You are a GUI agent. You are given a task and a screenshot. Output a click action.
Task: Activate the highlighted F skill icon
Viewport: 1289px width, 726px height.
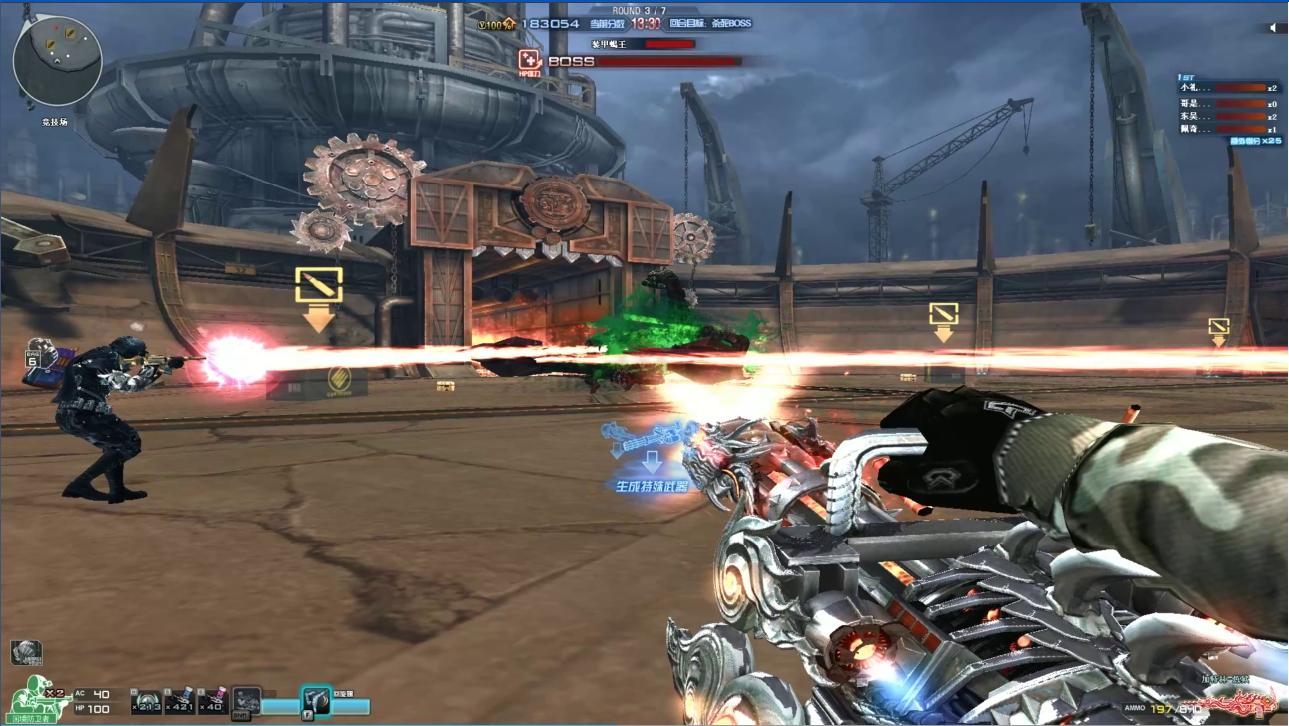[316, 700]
